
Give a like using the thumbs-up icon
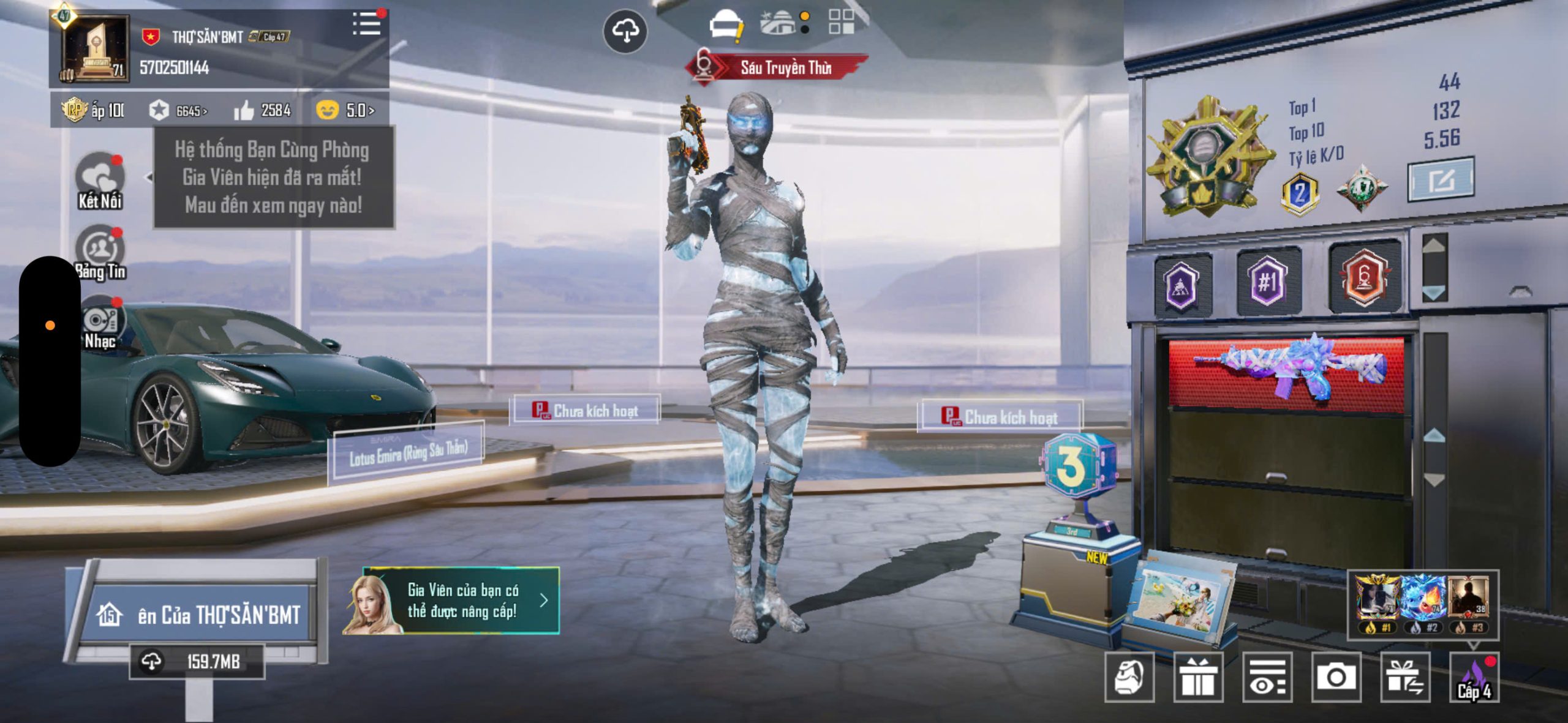pos(244,111)
